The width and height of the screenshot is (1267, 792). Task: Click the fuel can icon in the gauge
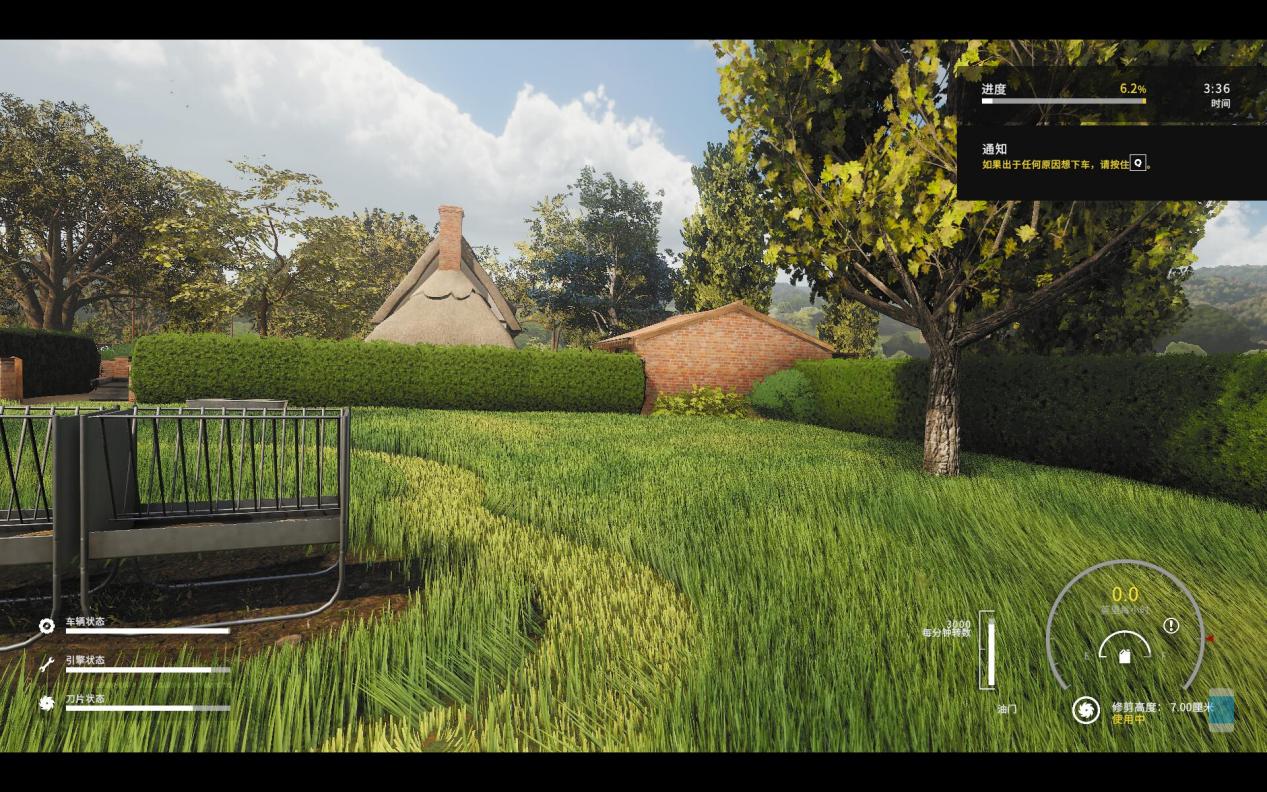click(1125, 656)
